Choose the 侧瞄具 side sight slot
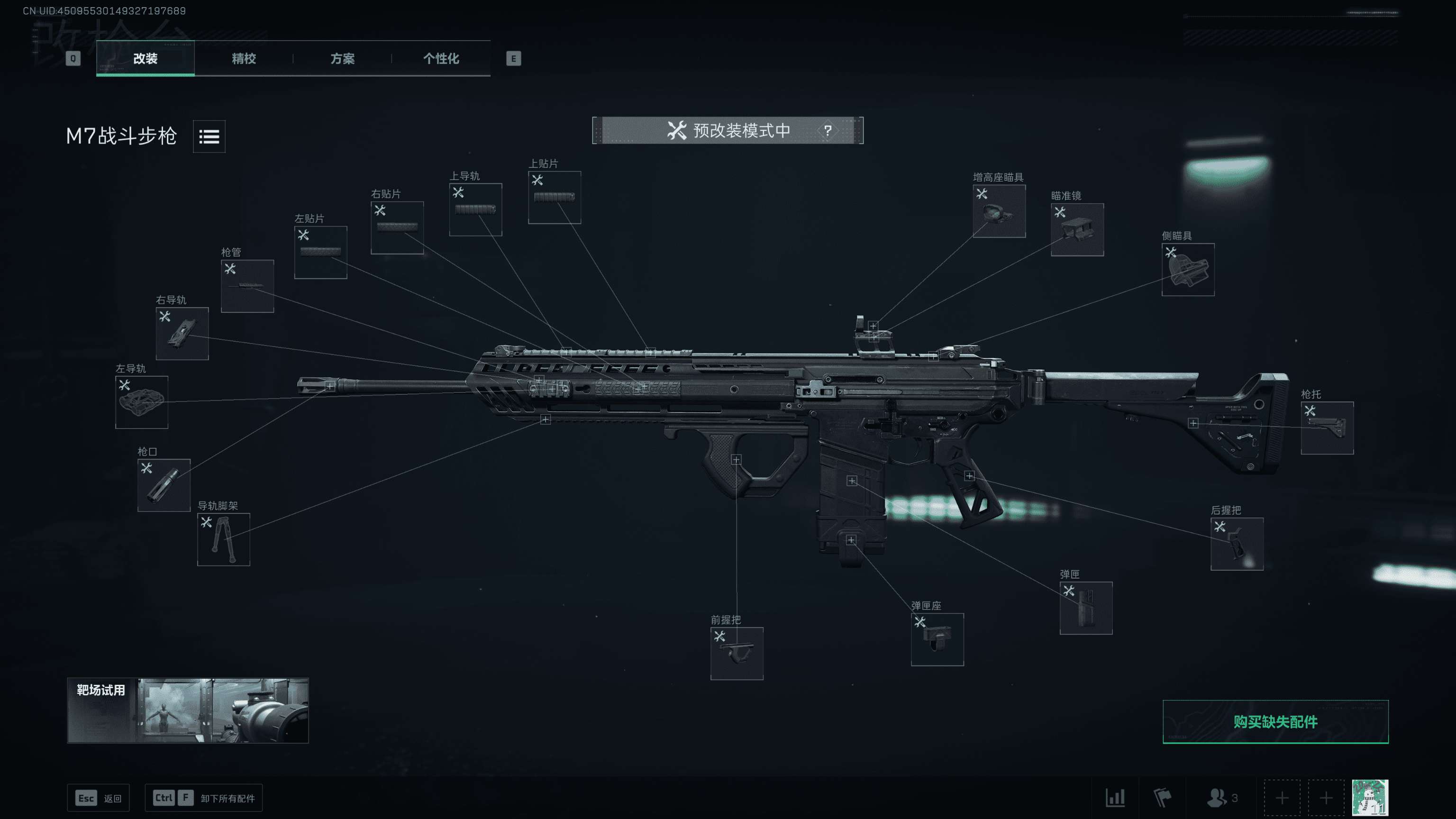 [1188, 270]
